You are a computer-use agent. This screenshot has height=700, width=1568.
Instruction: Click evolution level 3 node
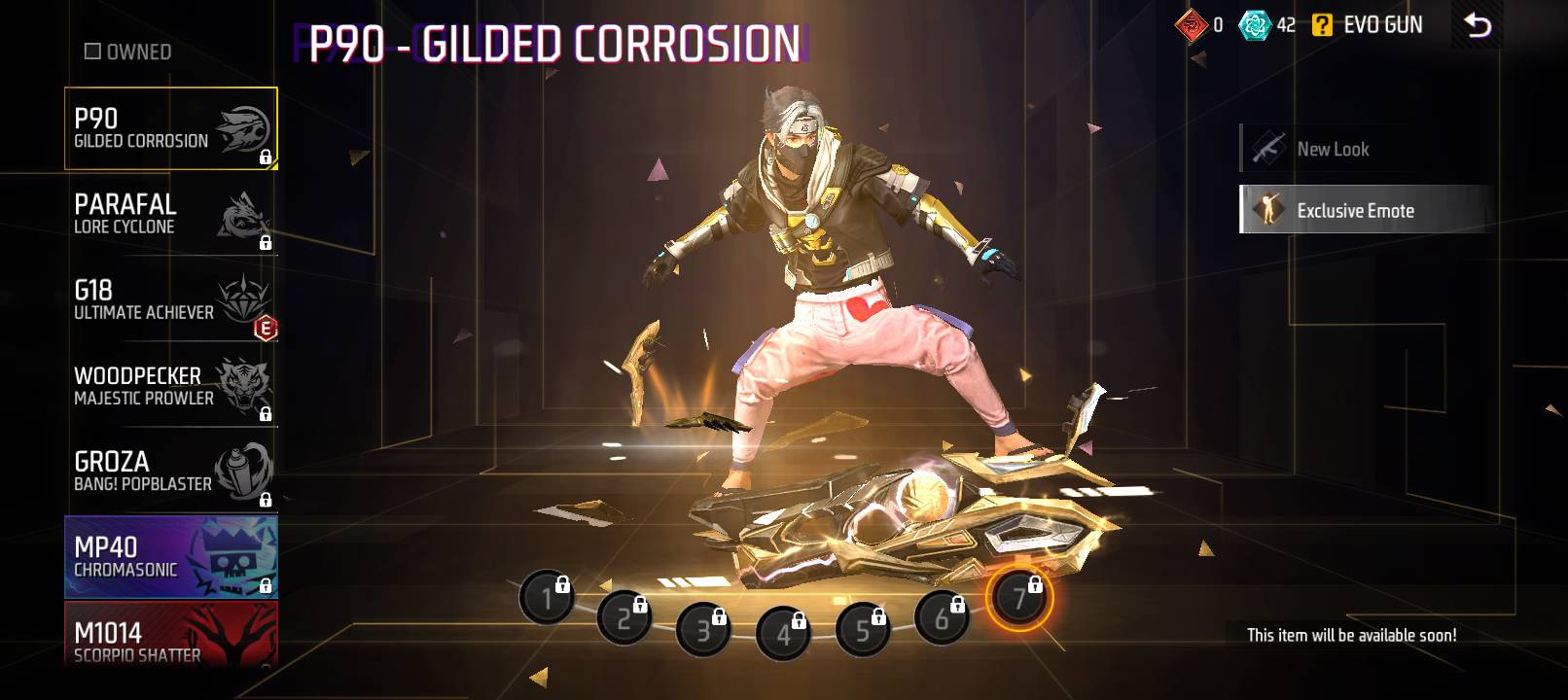(x=703, y=630)
